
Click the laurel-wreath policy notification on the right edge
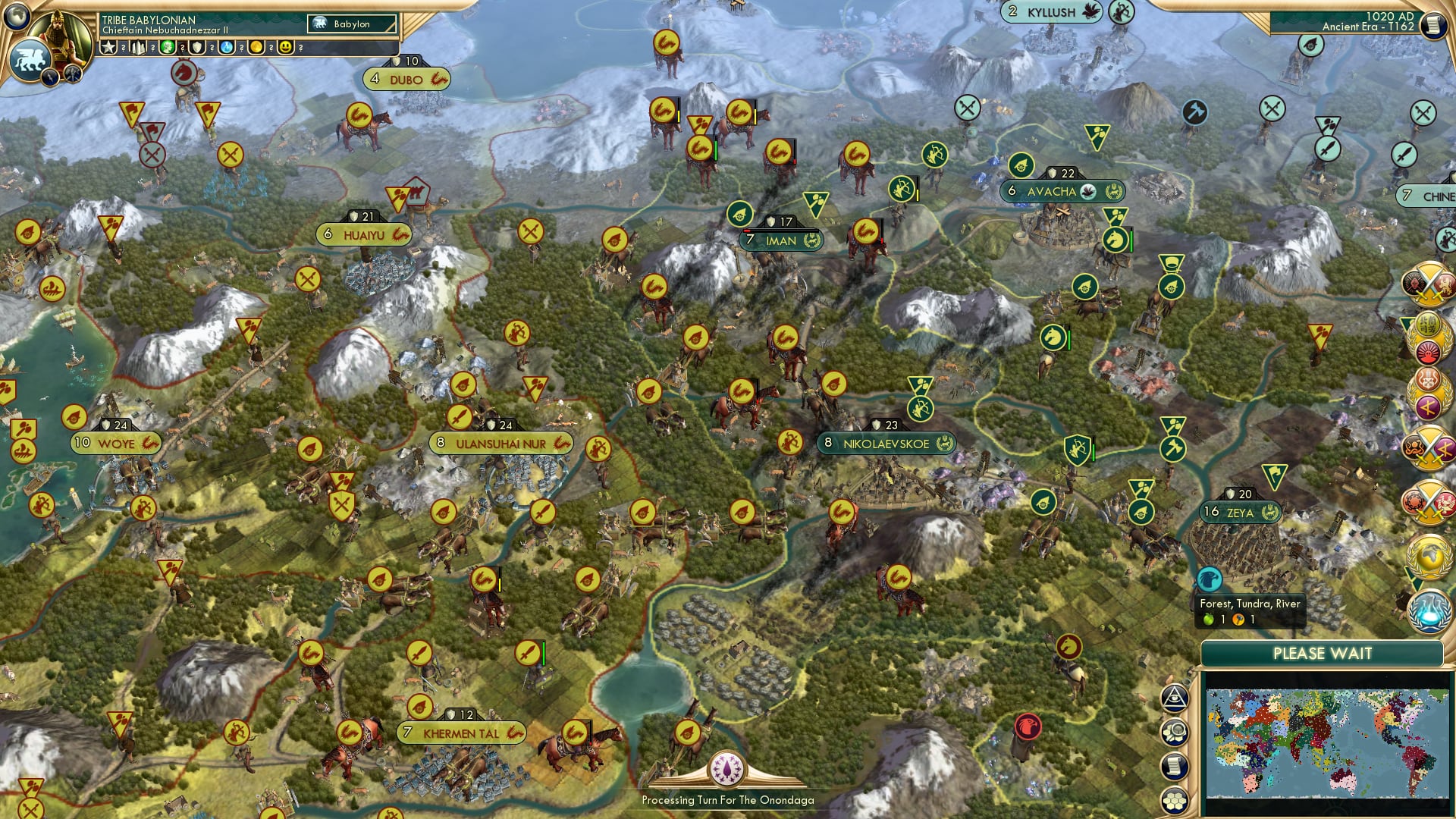[1430, 340]
